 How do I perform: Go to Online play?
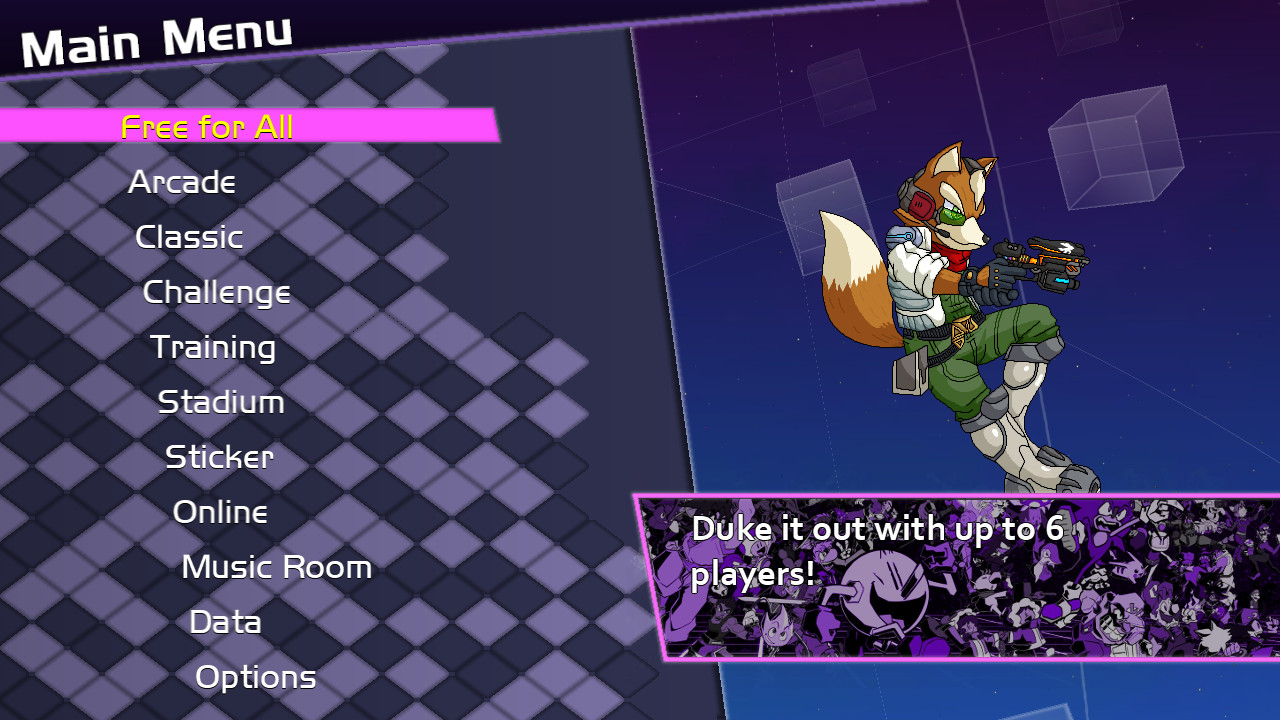(x=222, y=512)
